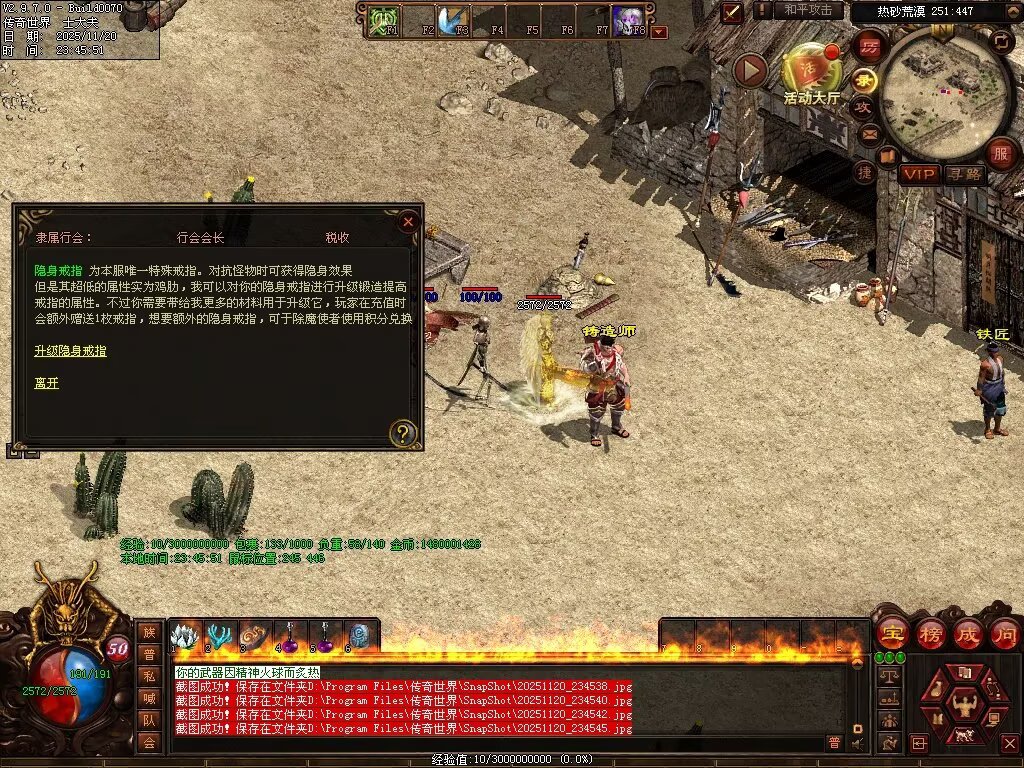
Task: Choose the 升级隐身戒指 dialogue option
Action: point(70,351)
